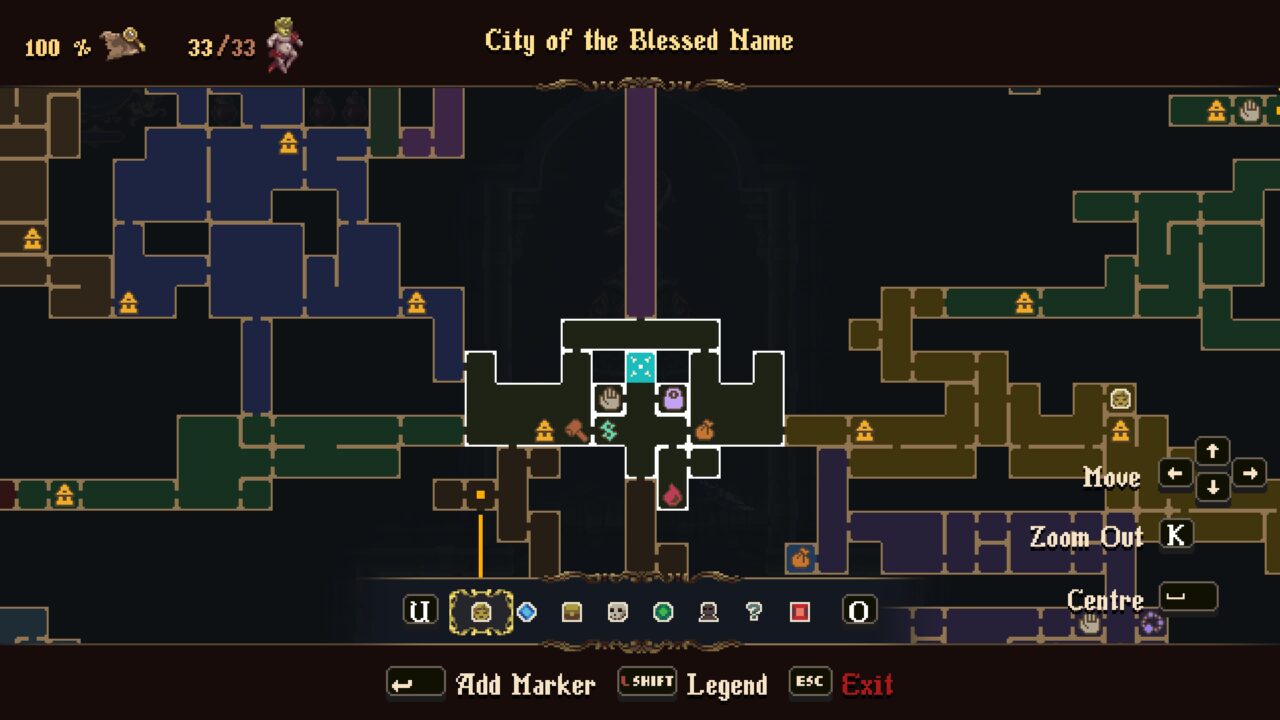Click the orange marker placed on the map
Viewport: 1280px width, 720px height.
[x=480, y=493]
